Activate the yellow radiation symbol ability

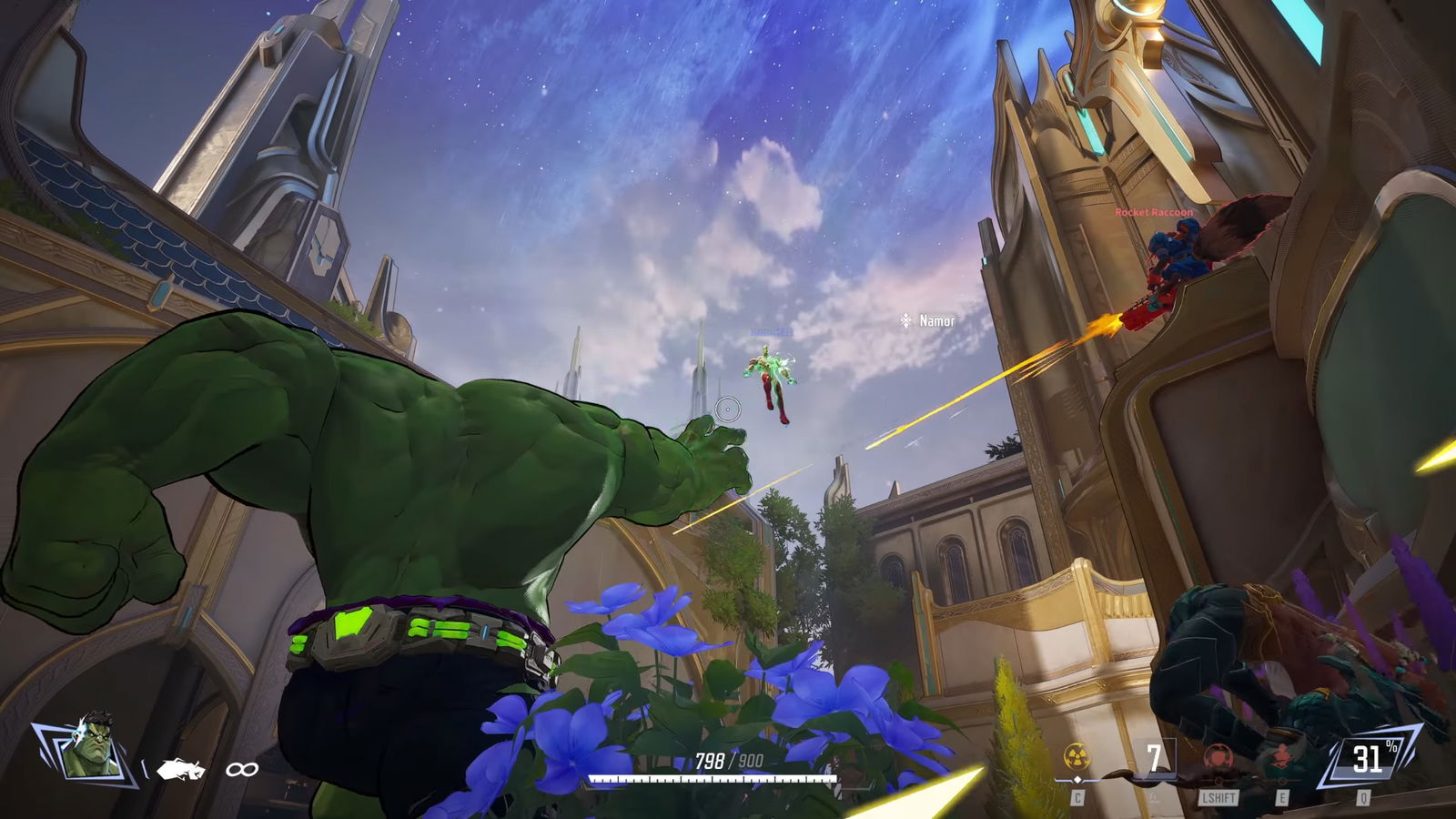pos(1077,757)
